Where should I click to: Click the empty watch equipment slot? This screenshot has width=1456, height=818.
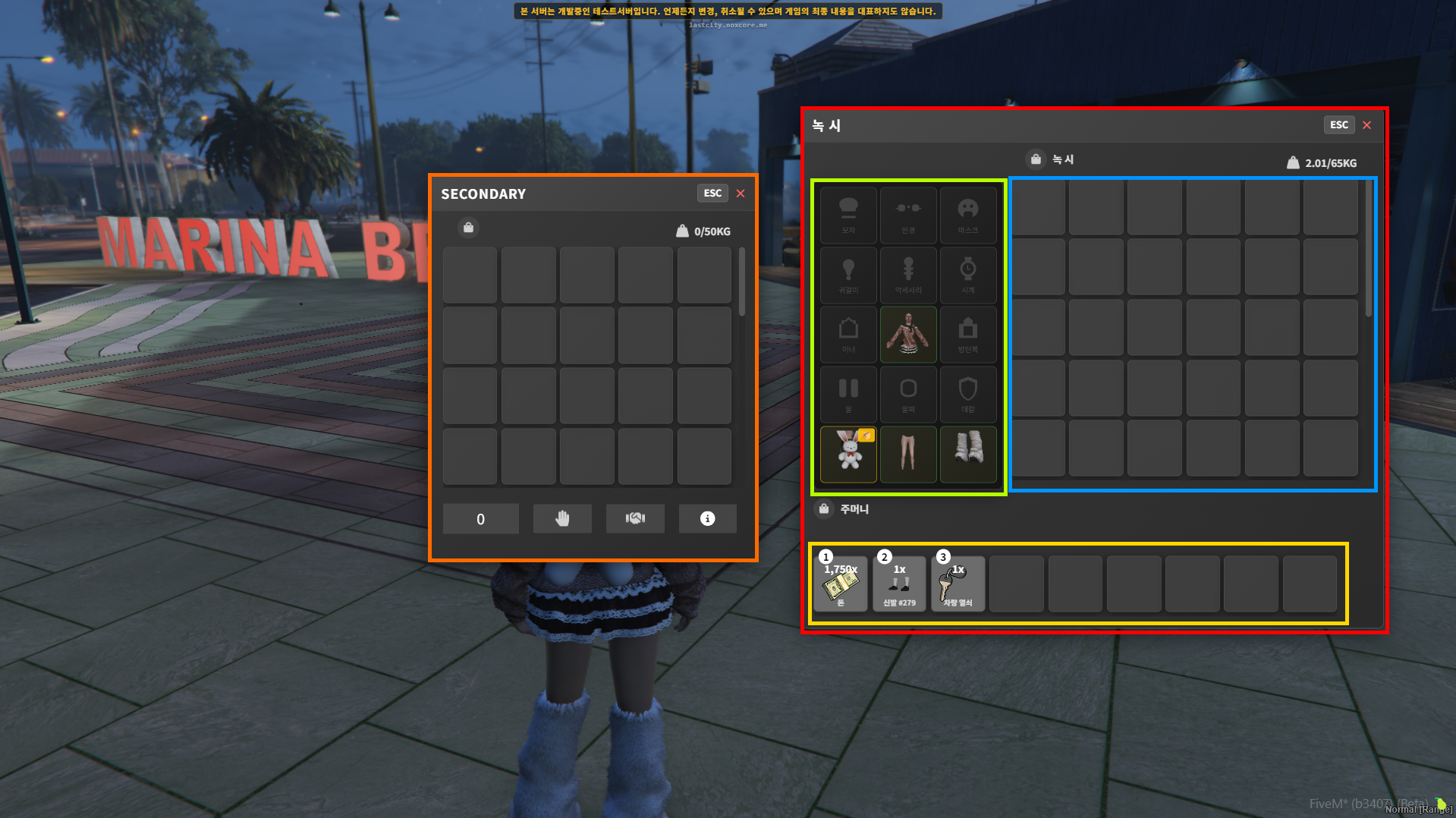(967, 275)
